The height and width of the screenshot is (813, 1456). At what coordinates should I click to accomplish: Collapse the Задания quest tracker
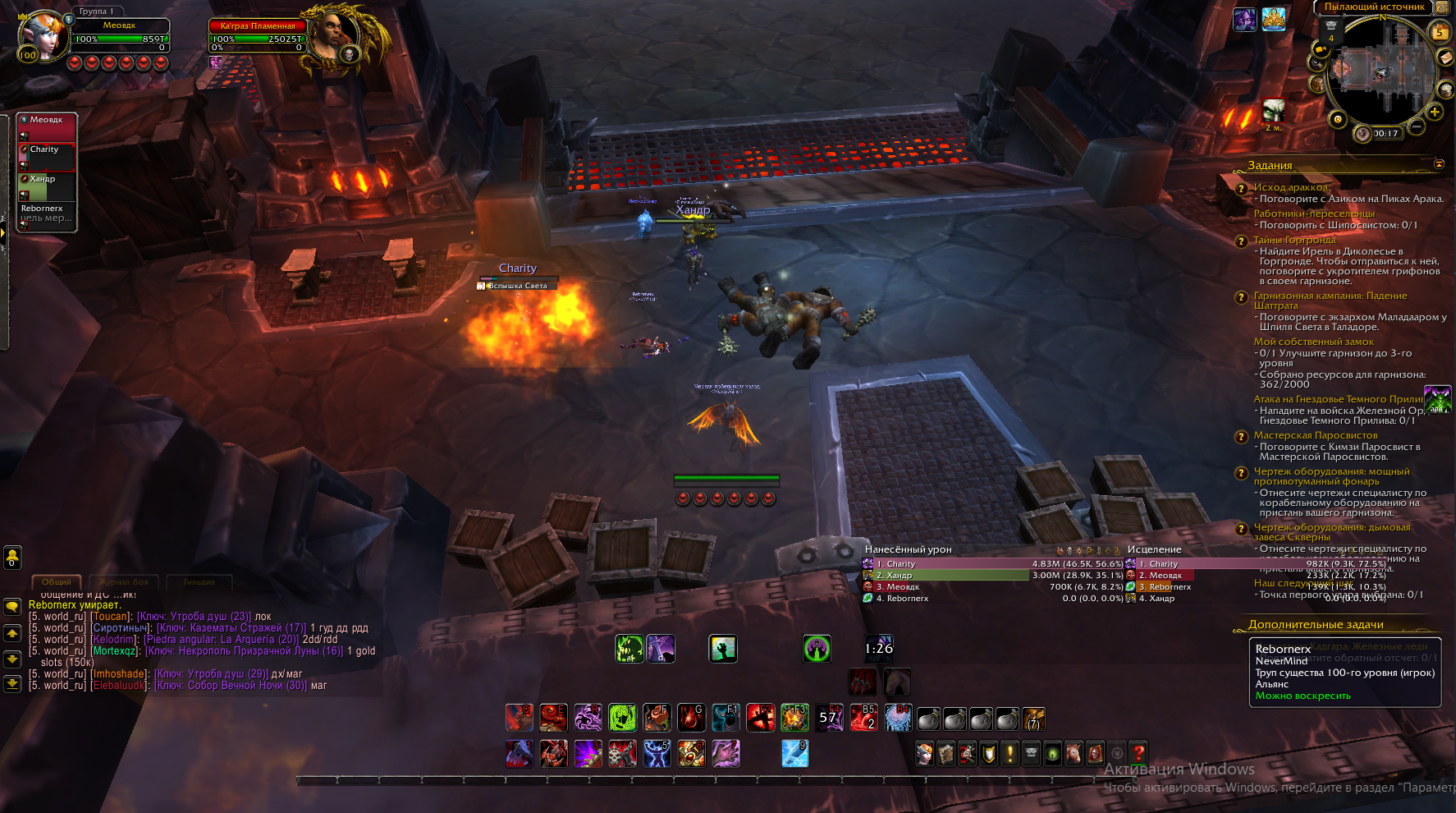(x=1439, y=164)
